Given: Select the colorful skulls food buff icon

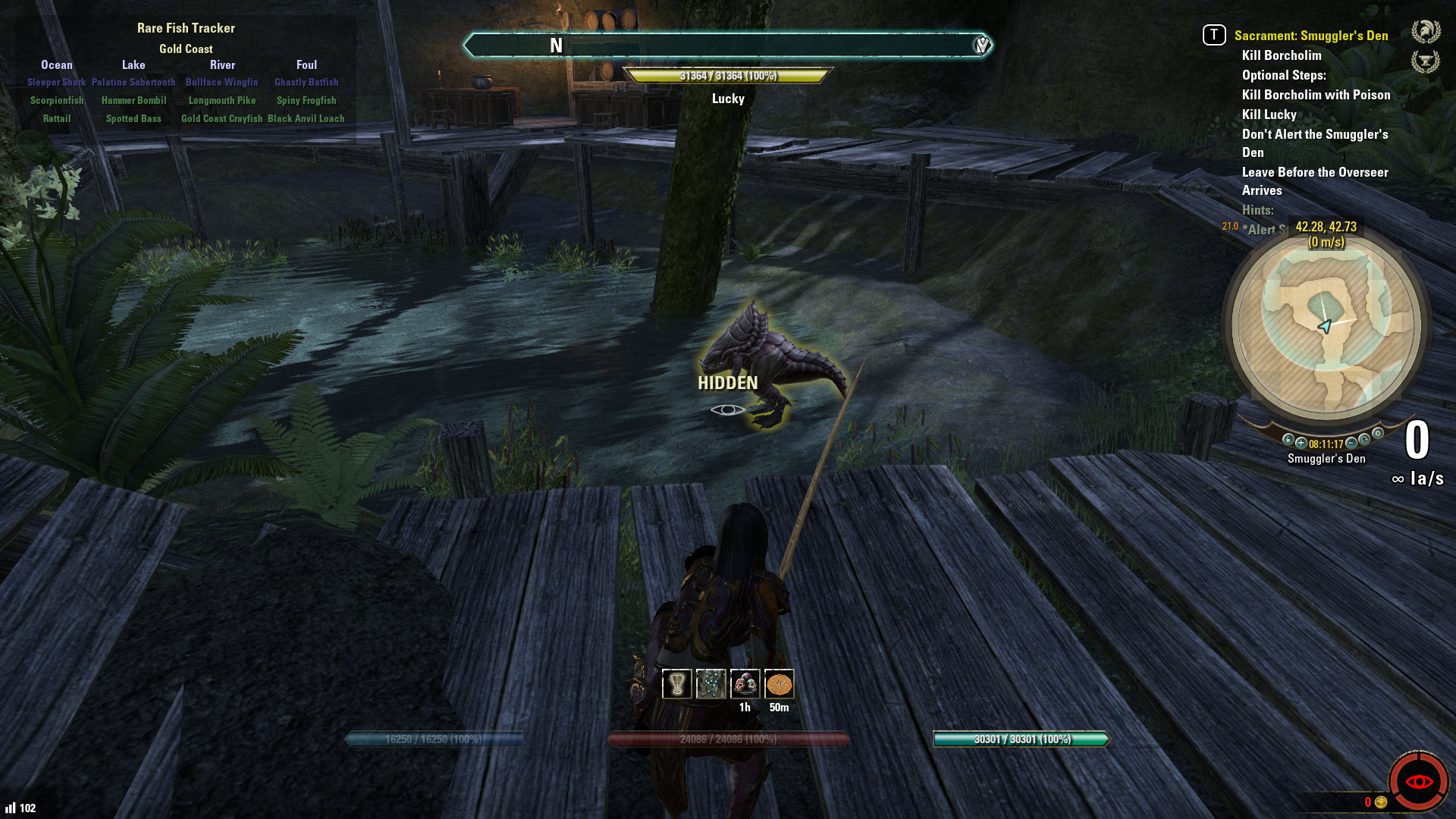Looking at the screenshot, I should 745,684.
